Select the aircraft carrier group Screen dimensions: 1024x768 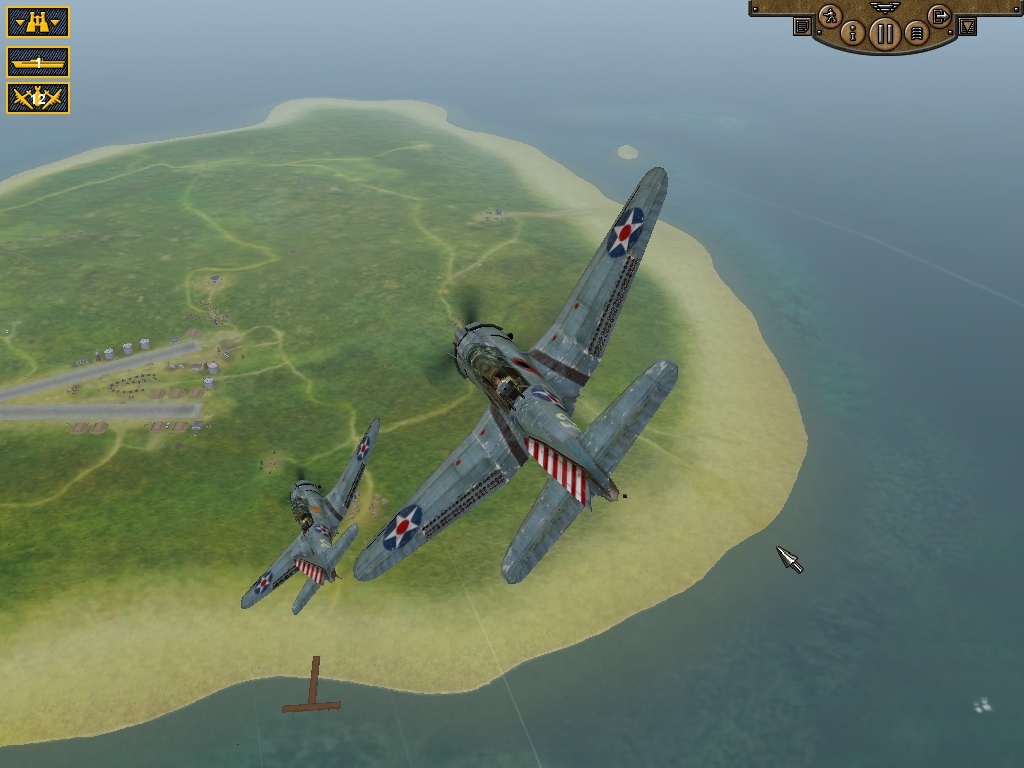tap(38, 63)
